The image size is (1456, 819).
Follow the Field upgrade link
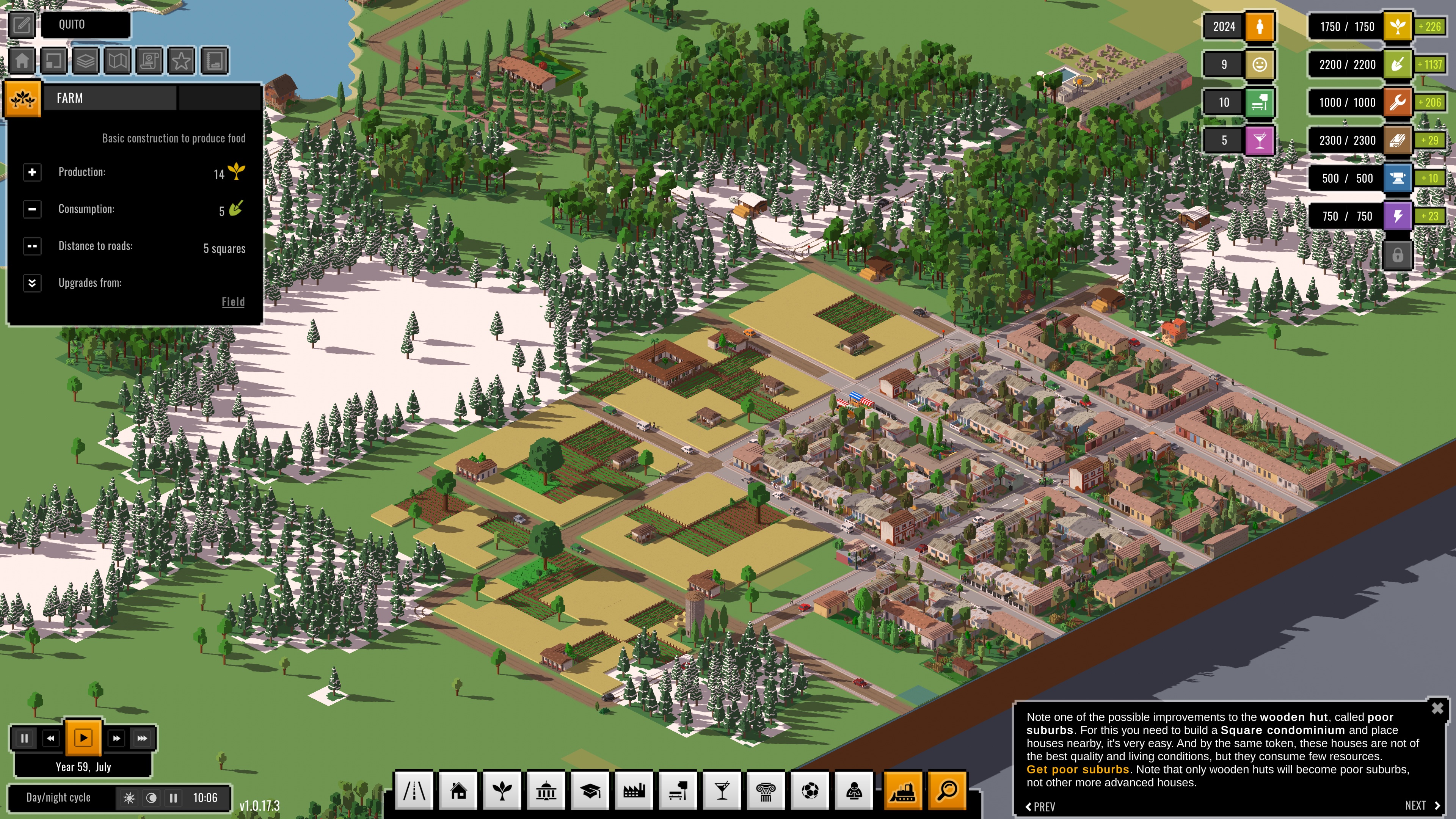pyautogui.click(x=233, y=302)
